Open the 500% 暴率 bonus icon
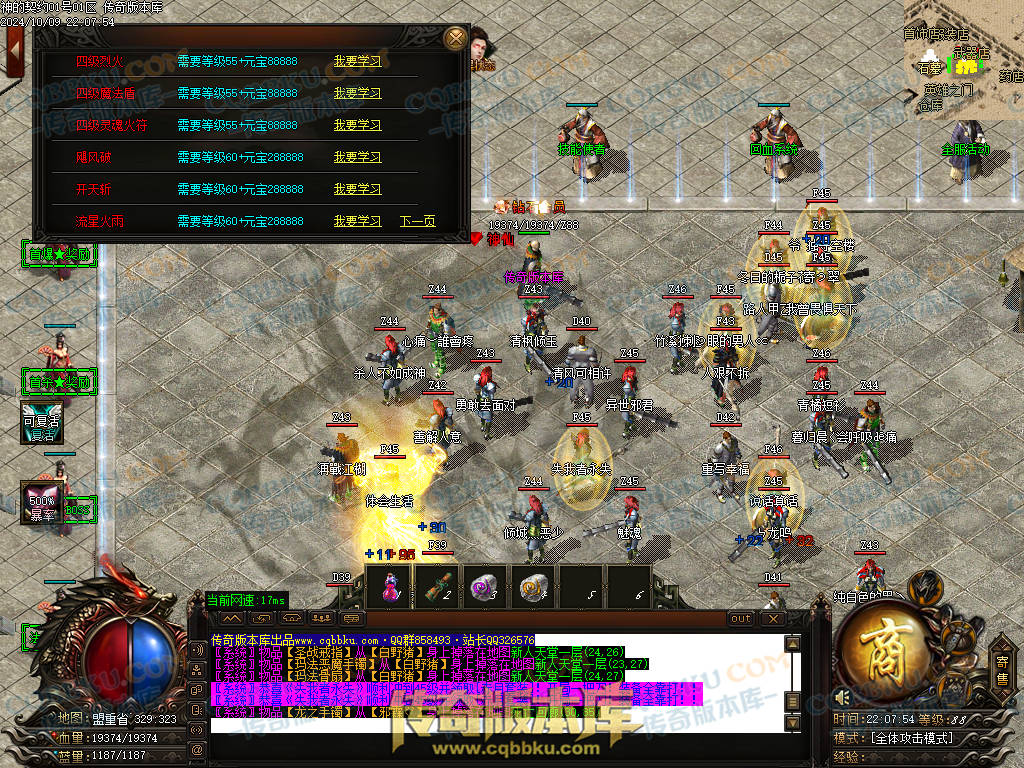The height and width of the screenshot is (768, 1024). click(x=42, y=502)
